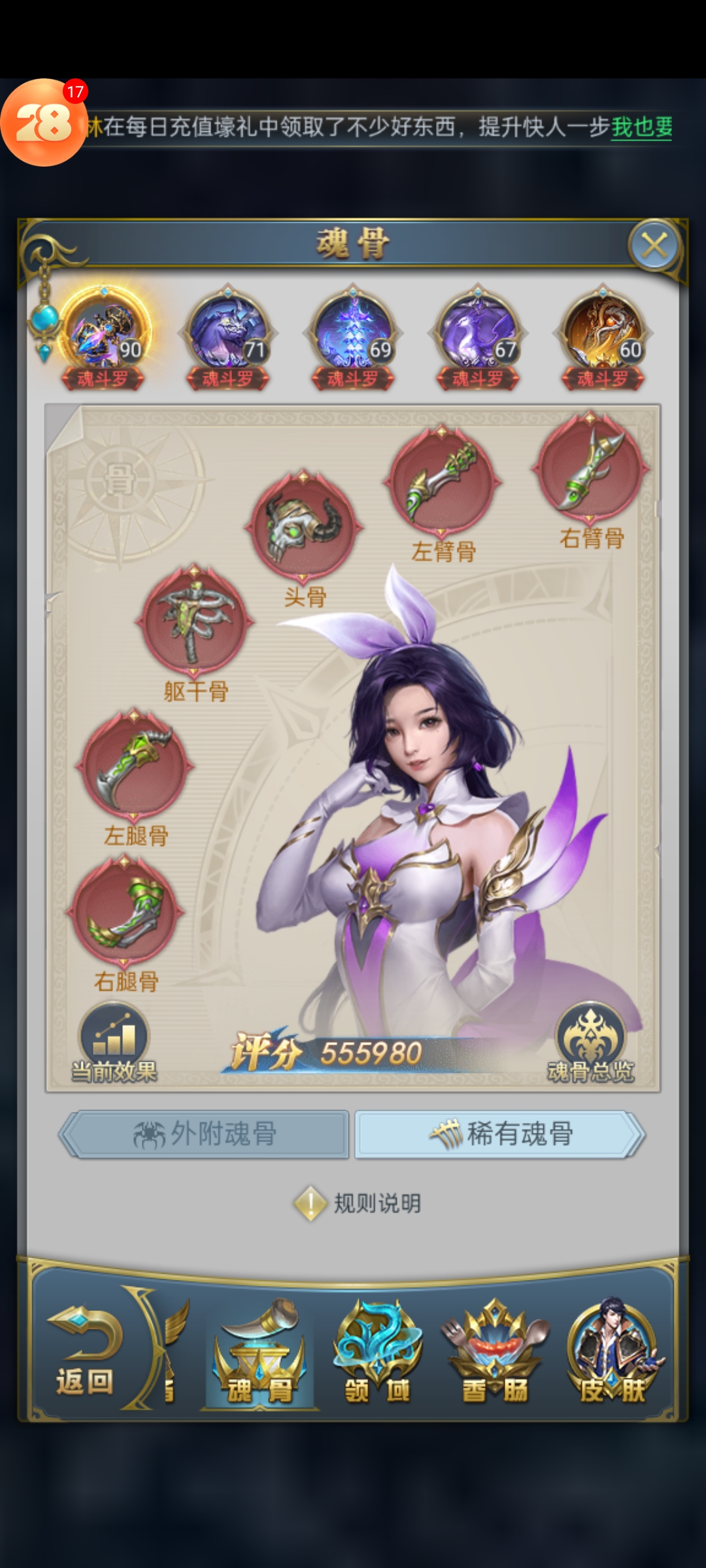This screenshot has width=706, height=1568.
Task: View the 规则说明 rules explanation
Action: click(x=358, y=1203)
